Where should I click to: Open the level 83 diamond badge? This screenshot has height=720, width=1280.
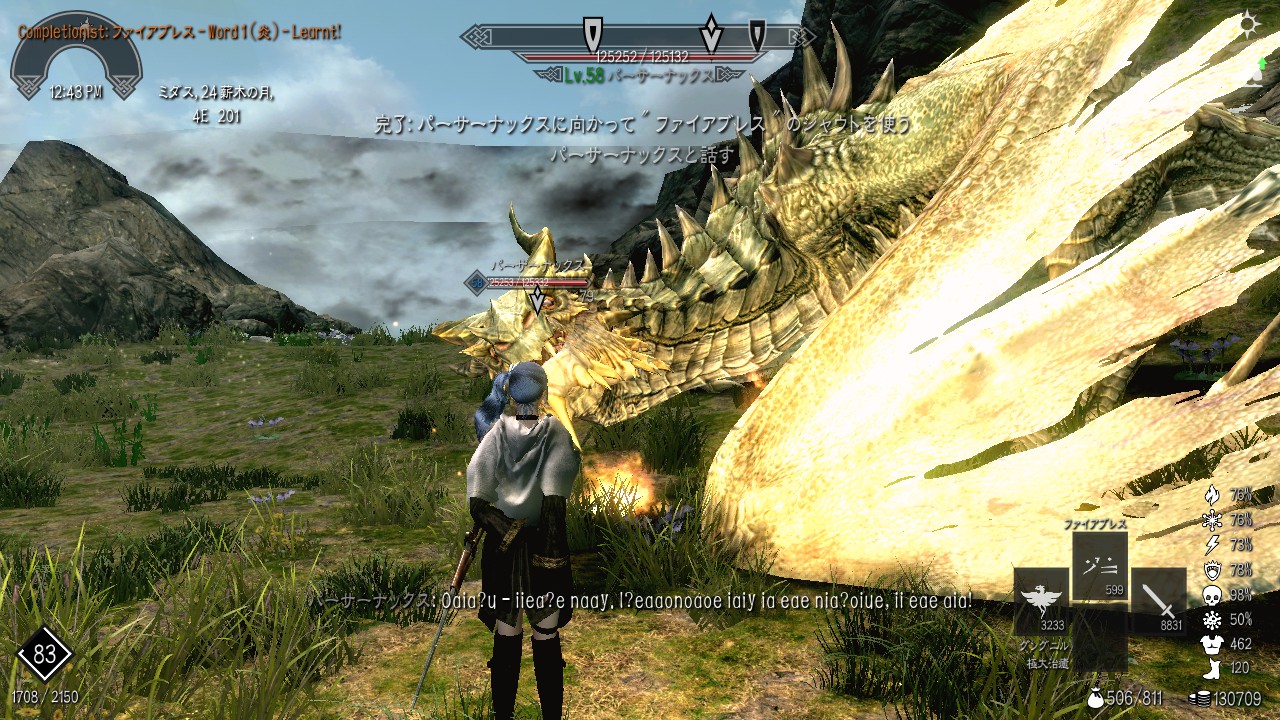click(44, 655)
